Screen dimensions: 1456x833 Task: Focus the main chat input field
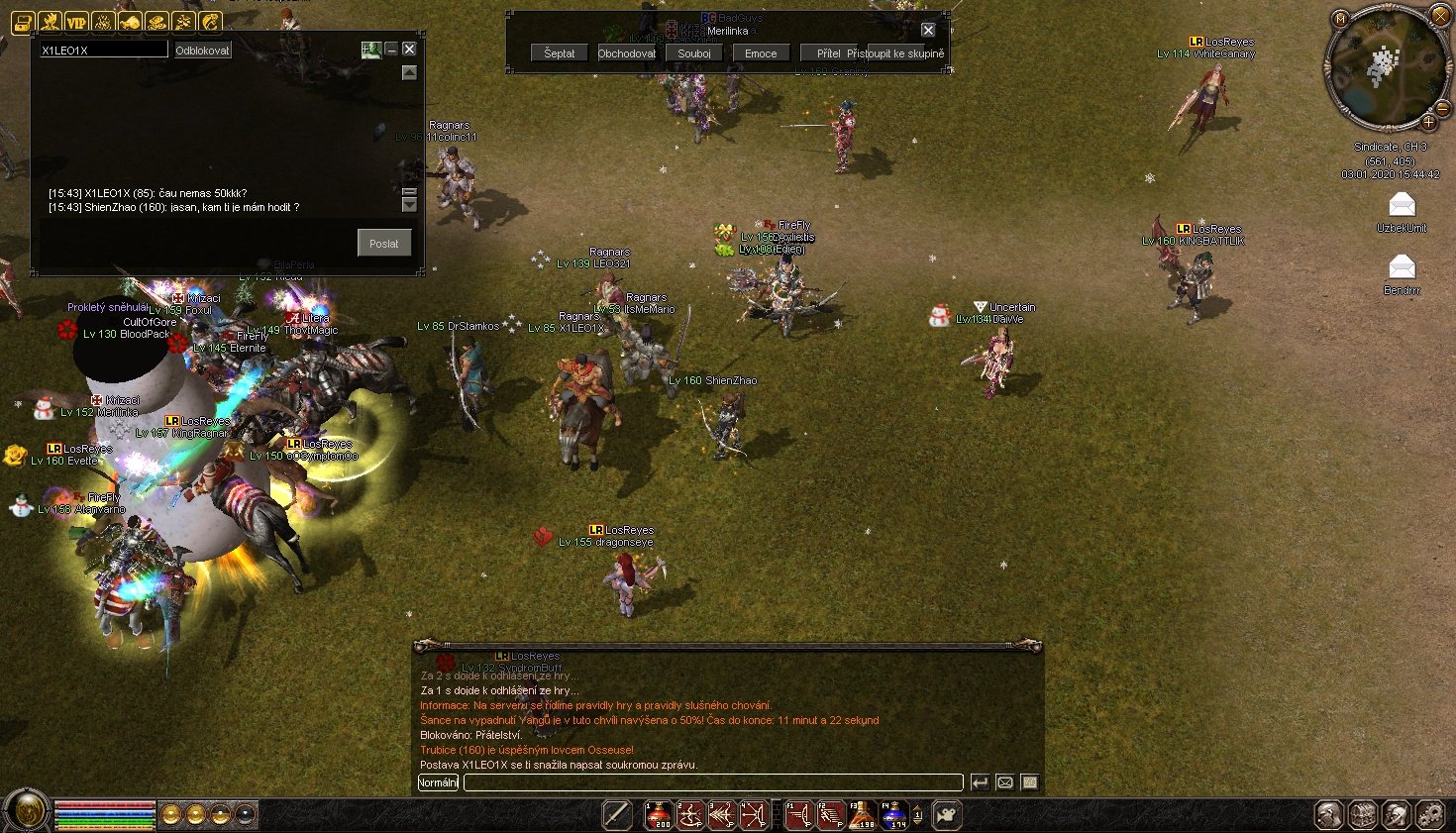[x=713, y=782]
